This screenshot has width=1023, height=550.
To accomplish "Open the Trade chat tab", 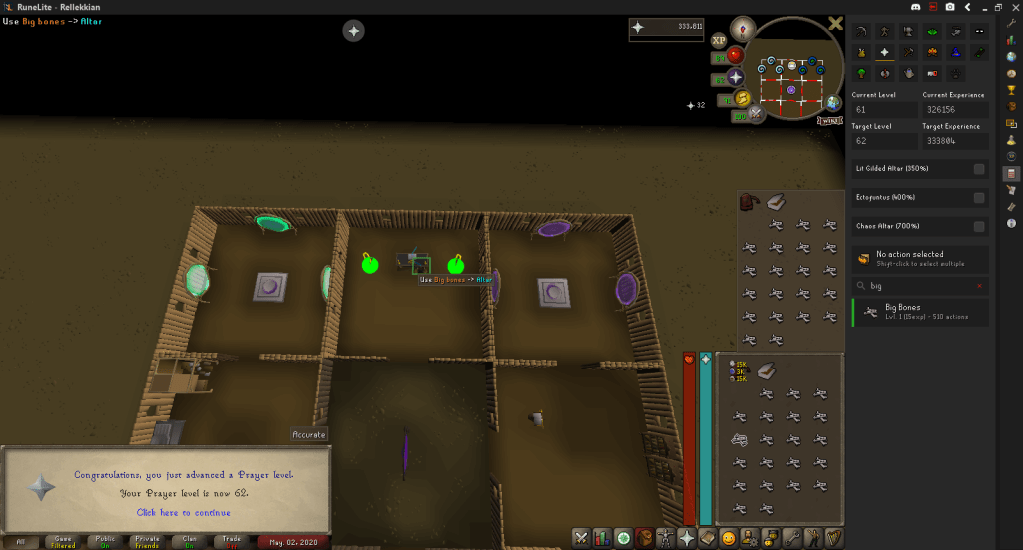I will 231,542.
